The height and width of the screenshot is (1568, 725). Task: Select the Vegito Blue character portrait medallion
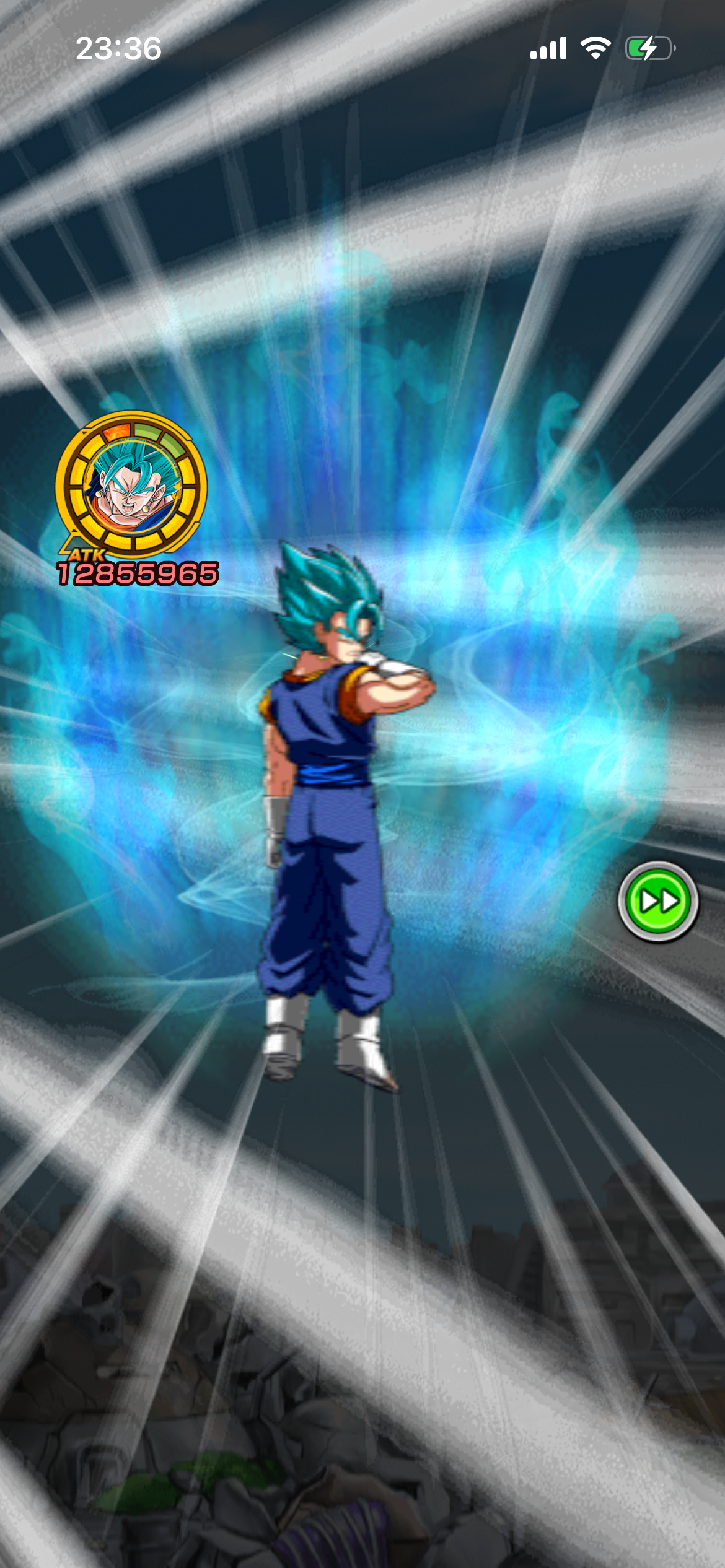(131, 485)
